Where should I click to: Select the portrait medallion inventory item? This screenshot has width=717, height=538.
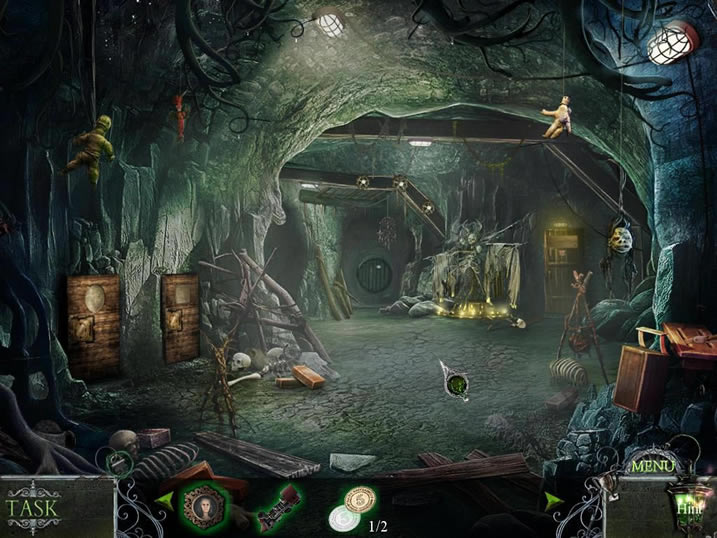pyautogui.click(x=206, y=502)
